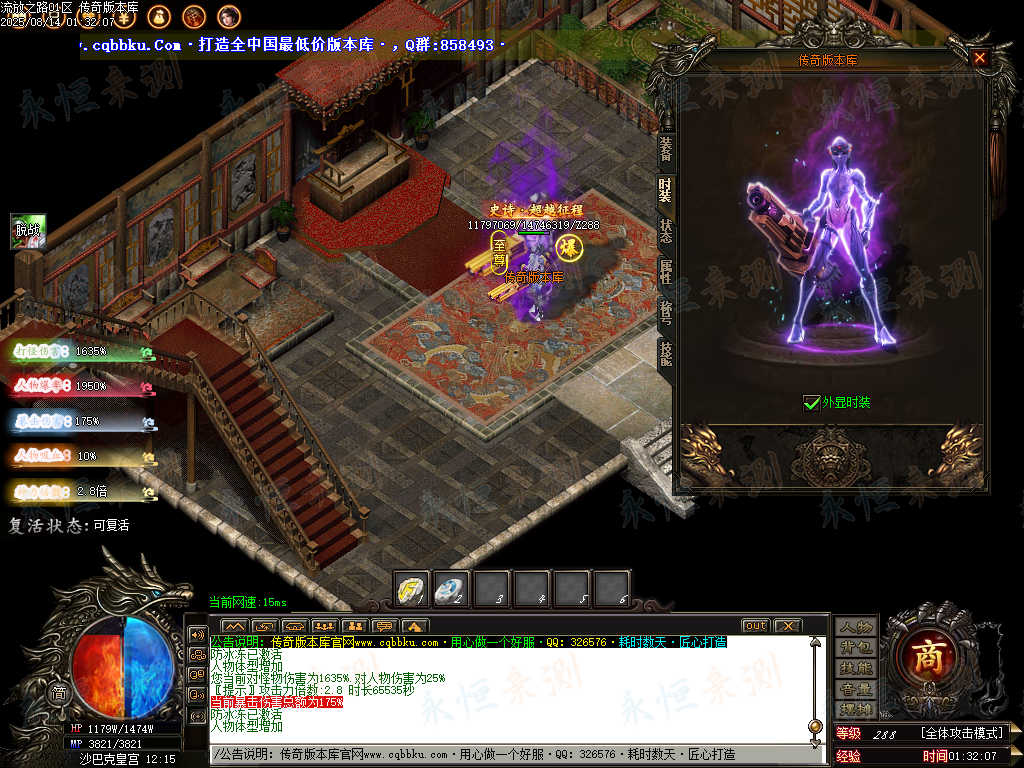Select the 时装 fashion tab

665,187
